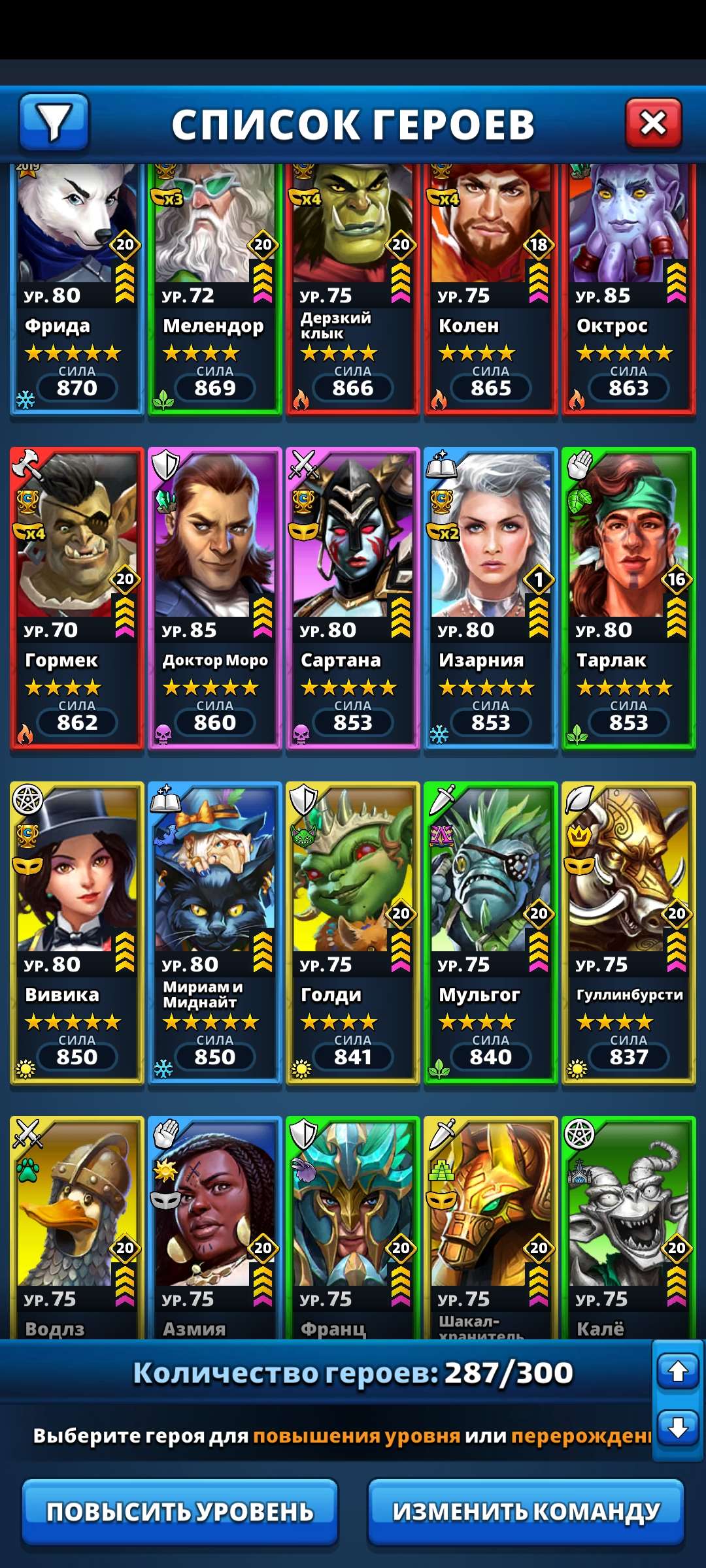Select the Изарния hero card

490,598
